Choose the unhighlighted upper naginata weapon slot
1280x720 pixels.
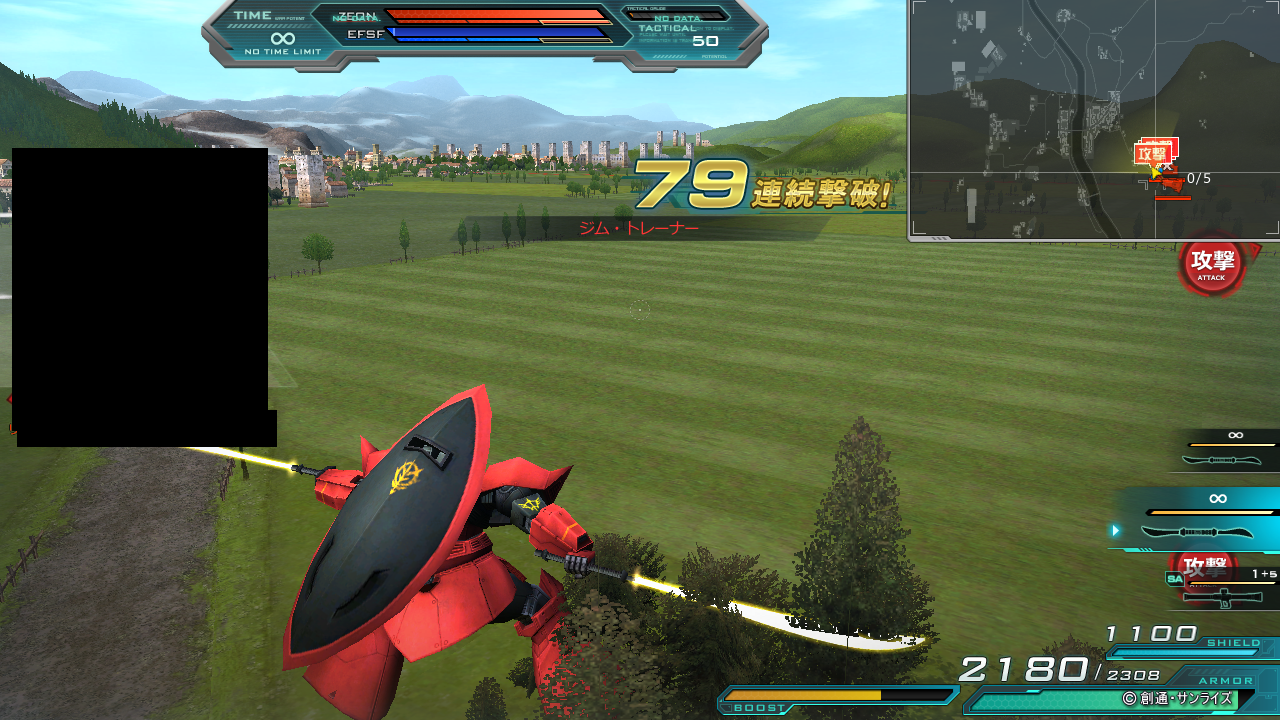1228,450
